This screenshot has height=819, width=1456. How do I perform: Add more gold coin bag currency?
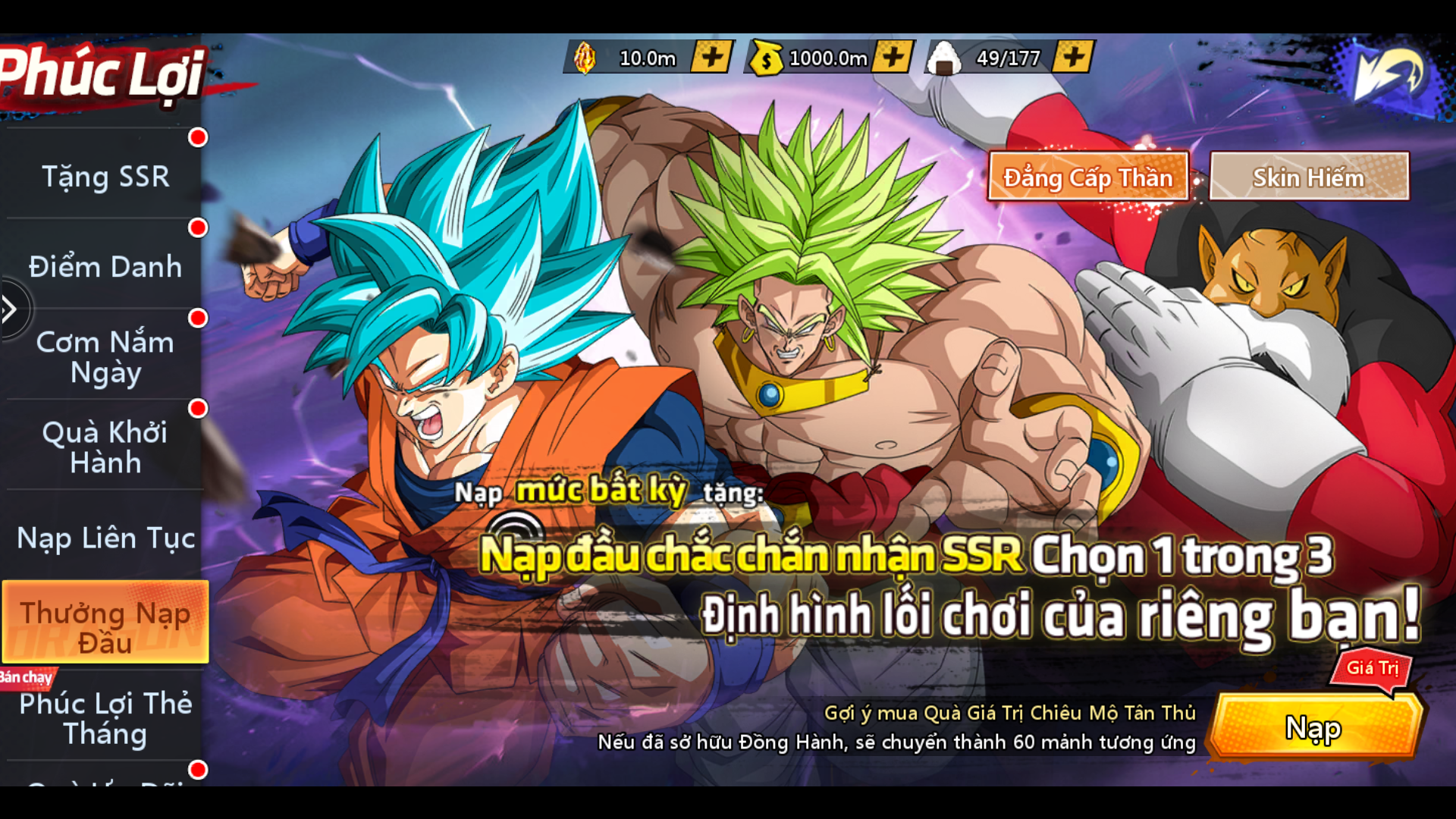[x=893, y=57]
